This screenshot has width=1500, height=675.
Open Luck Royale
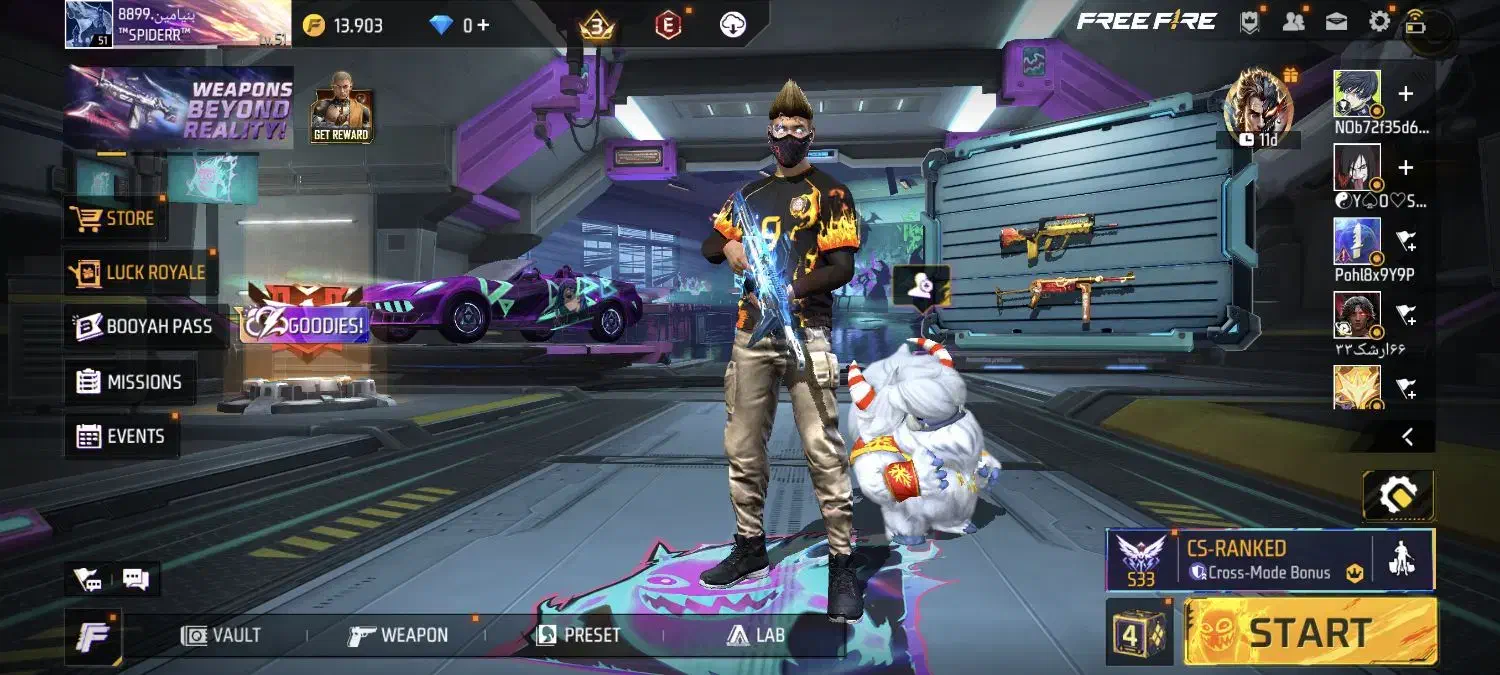[137, 272]
